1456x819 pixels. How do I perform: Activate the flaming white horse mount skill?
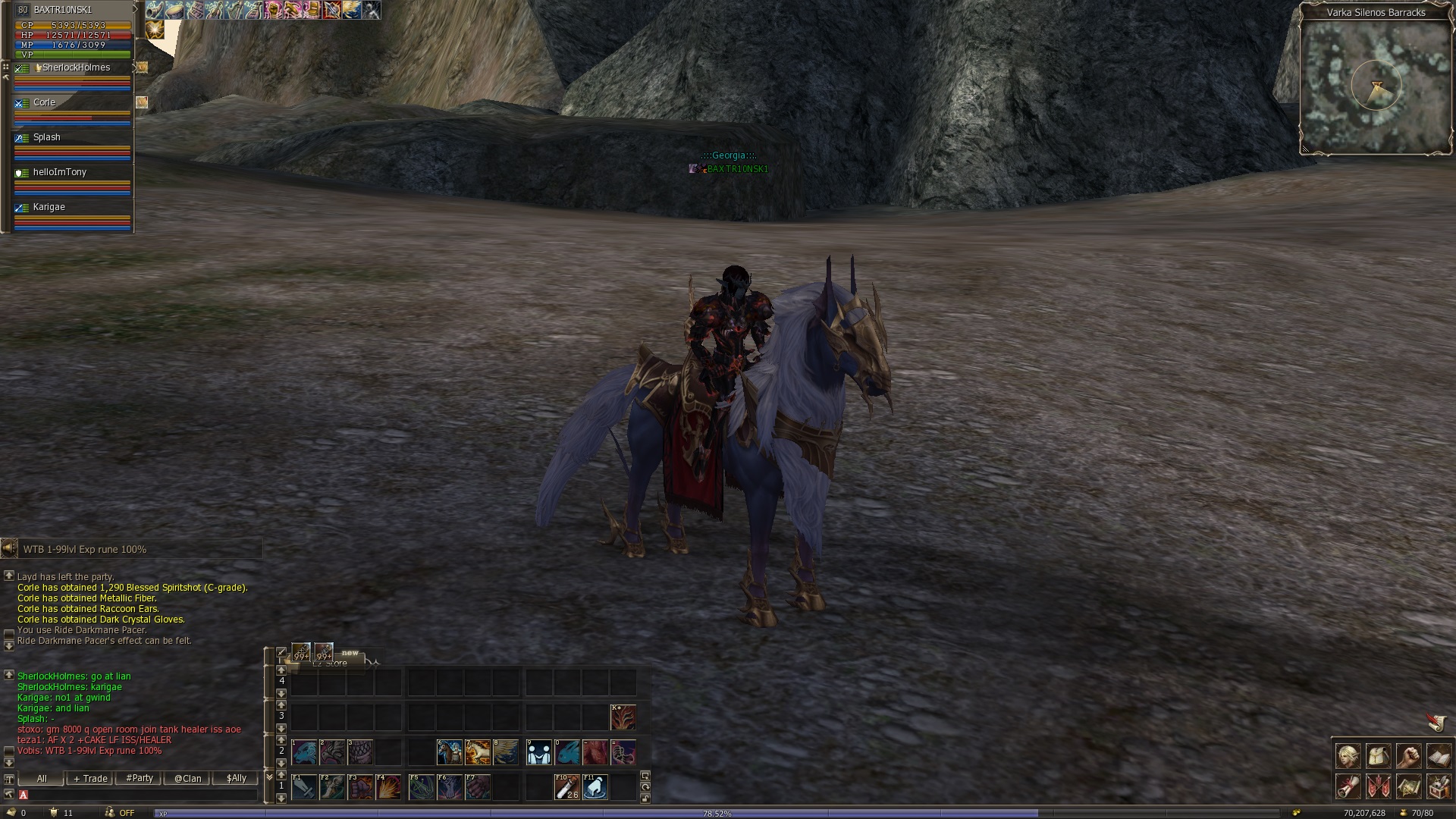tap(478, 752)
